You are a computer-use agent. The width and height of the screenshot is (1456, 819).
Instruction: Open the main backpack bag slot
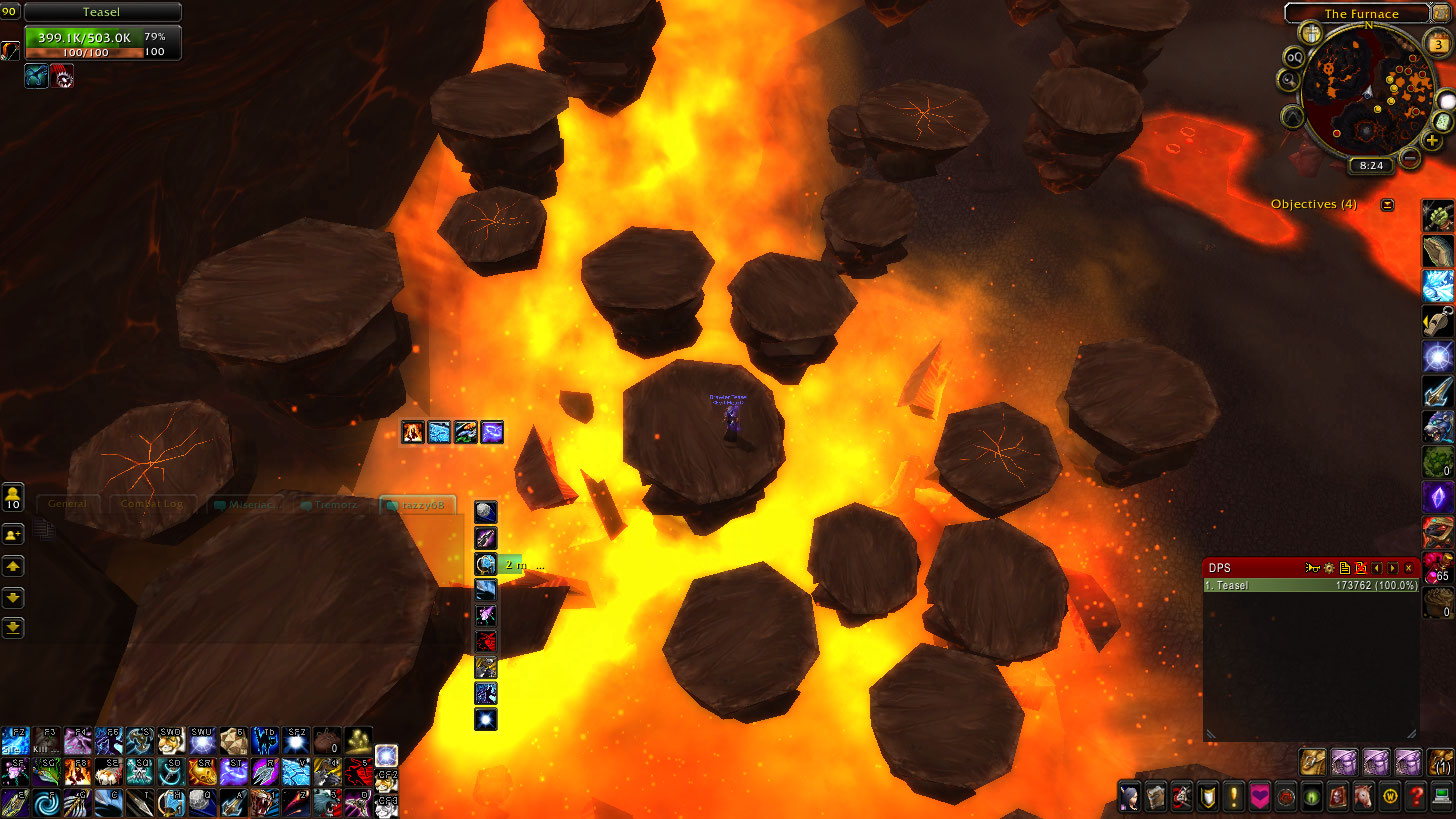click(1440, 762)
